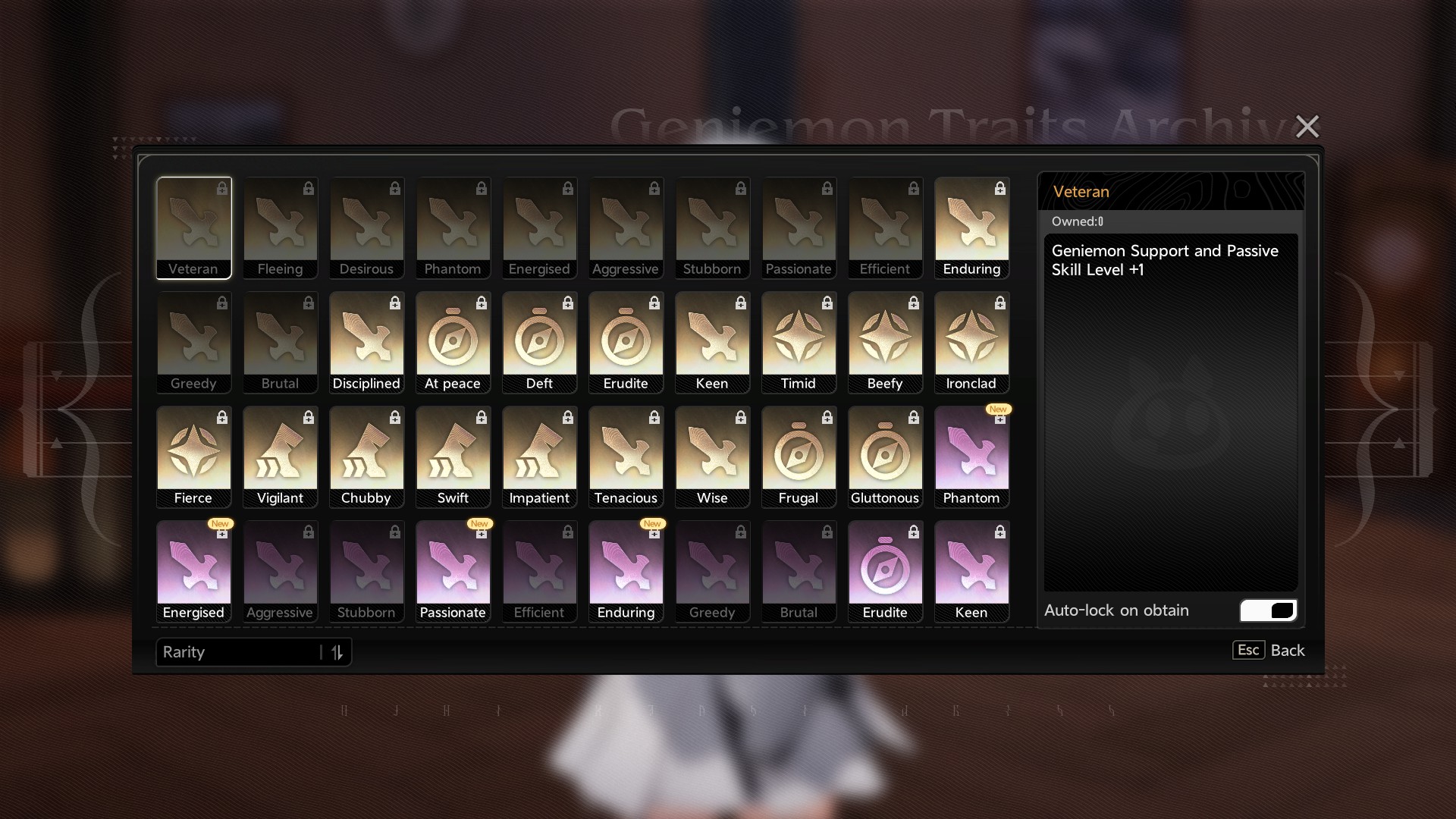View the Frugal trait tile
1456x819 pixels.
pyautogui.click(x=799, y=457)
